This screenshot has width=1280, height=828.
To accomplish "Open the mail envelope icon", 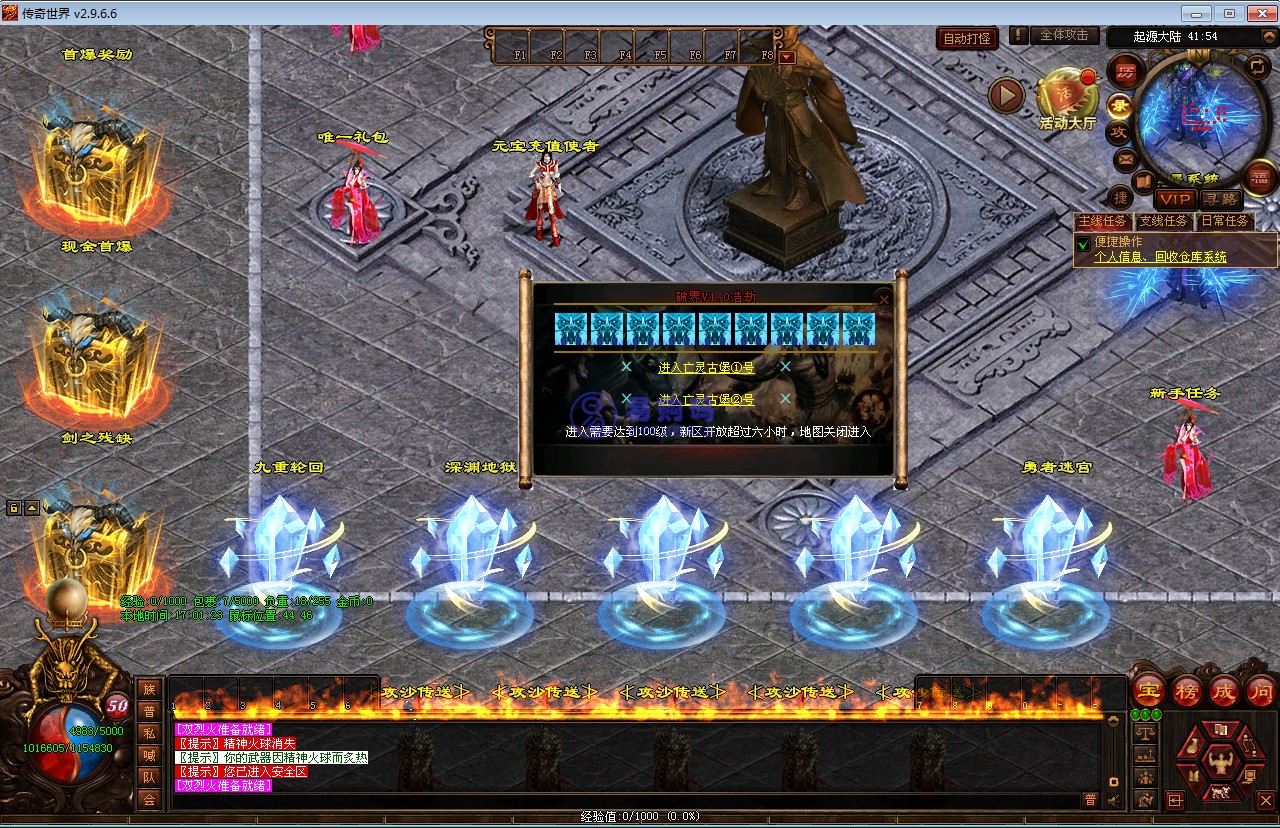I will (1125, 159).
